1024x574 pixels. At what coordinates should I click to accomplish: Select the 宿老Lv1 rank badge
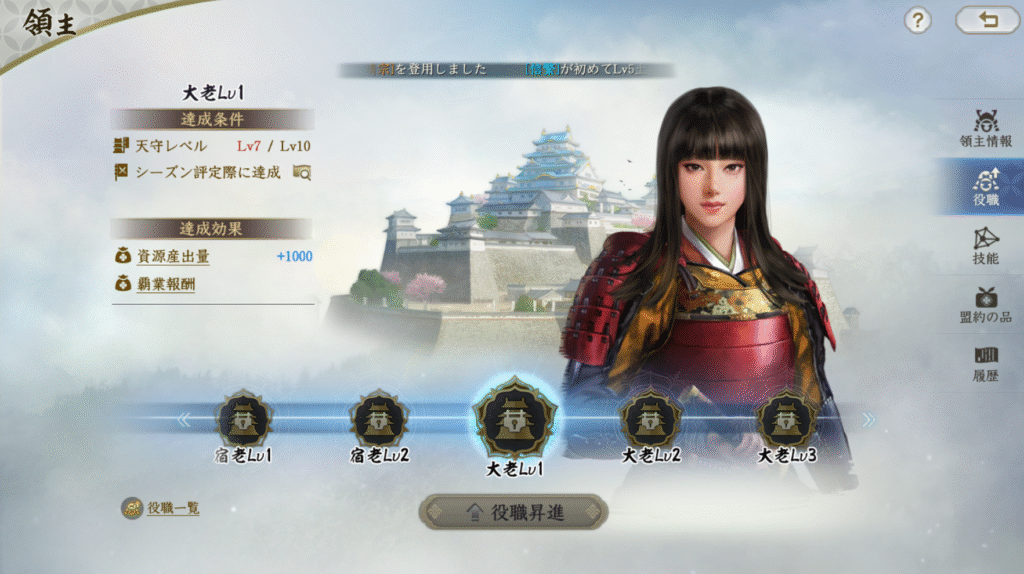pos(244,420)
